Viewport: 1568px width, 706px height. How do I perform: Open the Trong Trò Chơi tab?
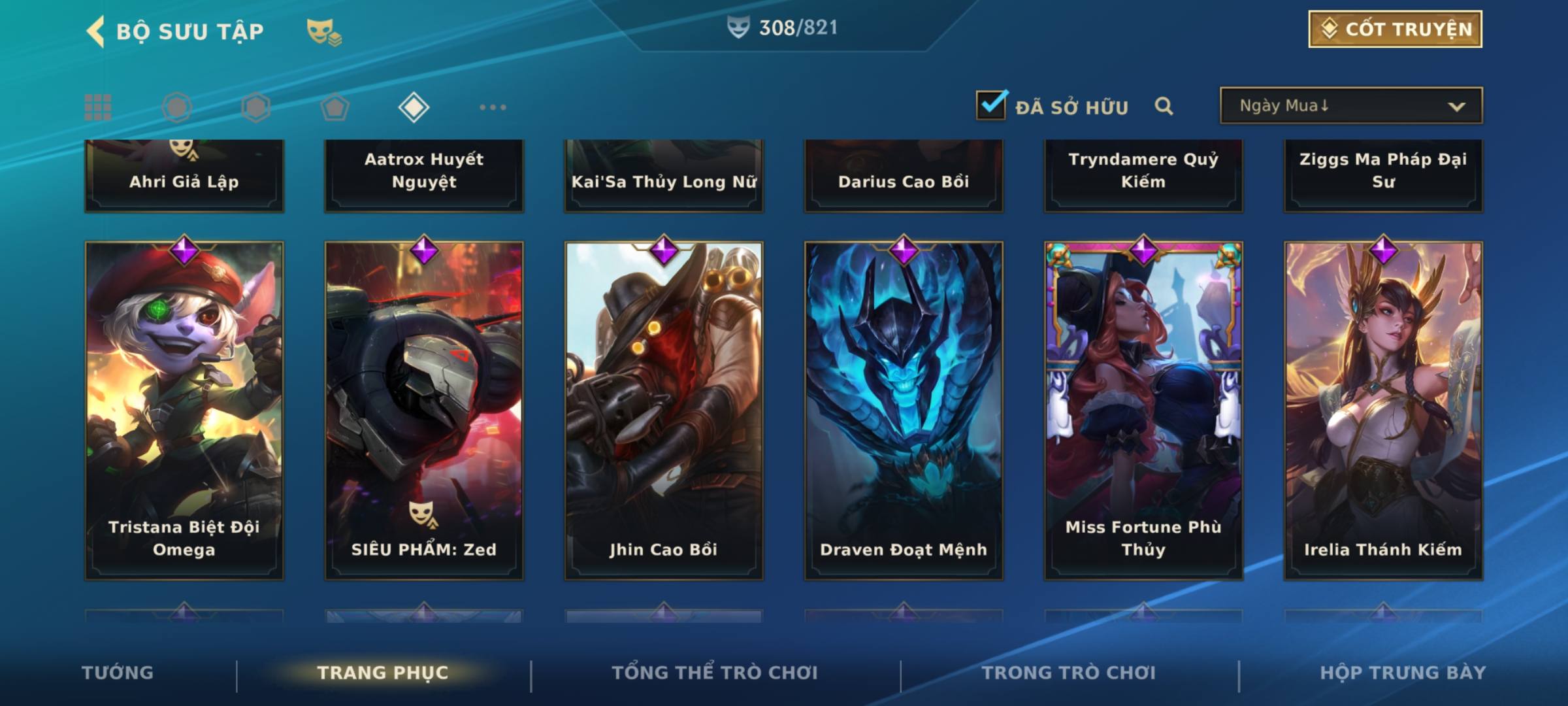click(x=1069, y=673)
